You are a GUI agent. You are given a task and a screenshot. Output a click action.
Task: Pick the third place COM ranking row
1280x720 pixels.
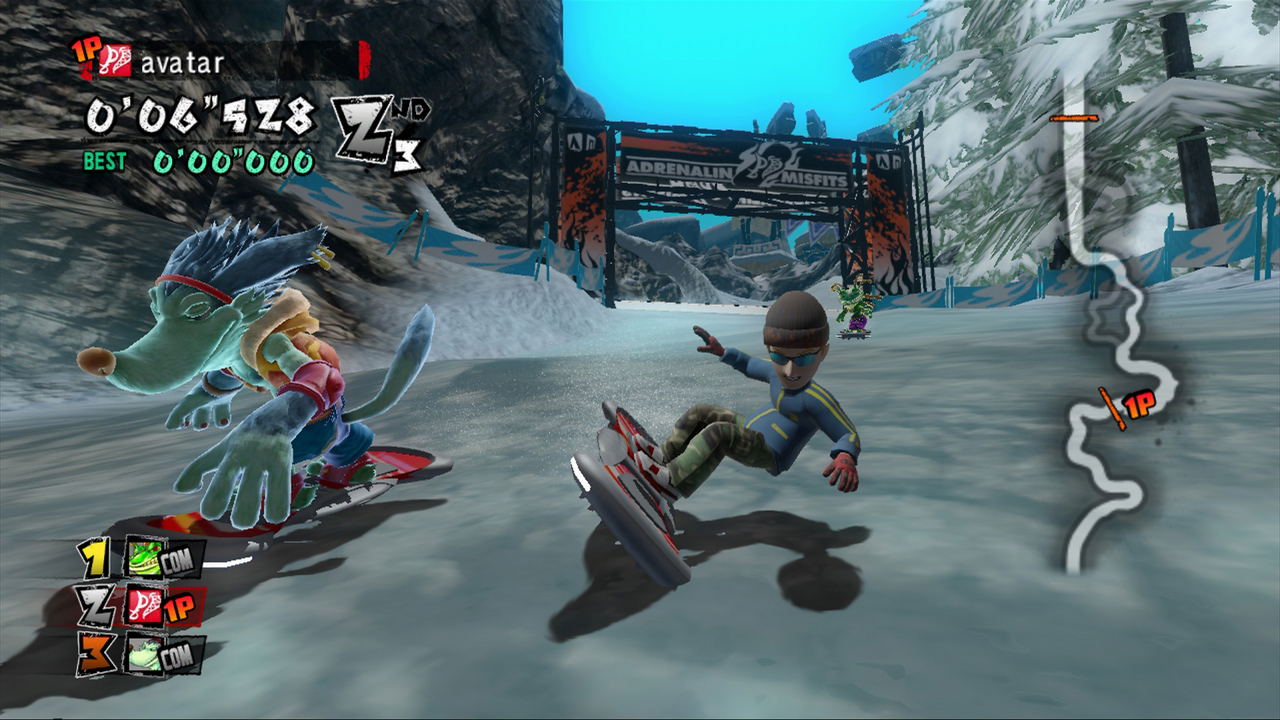click(x=142, y=654)
